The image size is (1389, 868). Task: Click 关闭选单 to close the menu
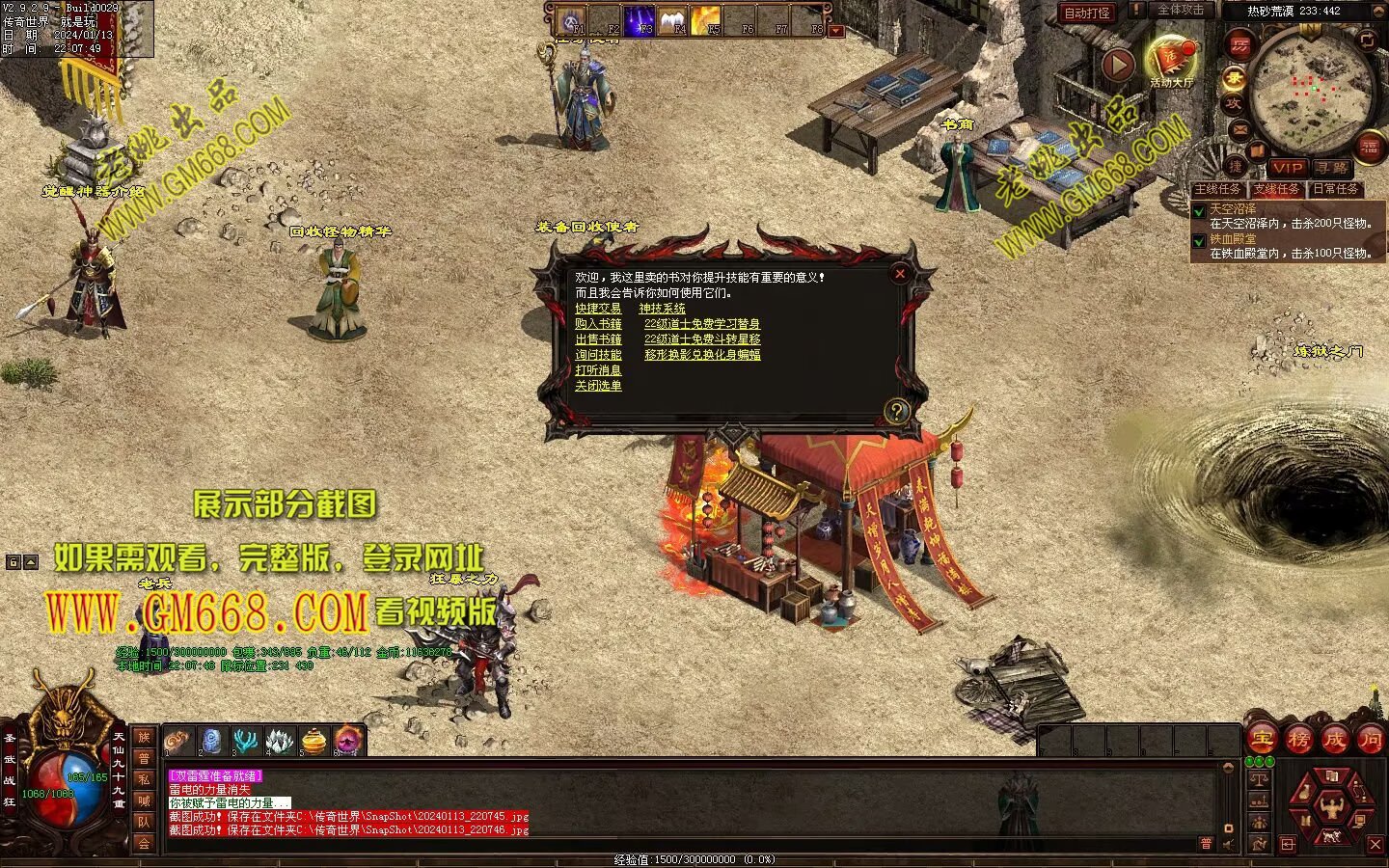(x=598, y=386)
